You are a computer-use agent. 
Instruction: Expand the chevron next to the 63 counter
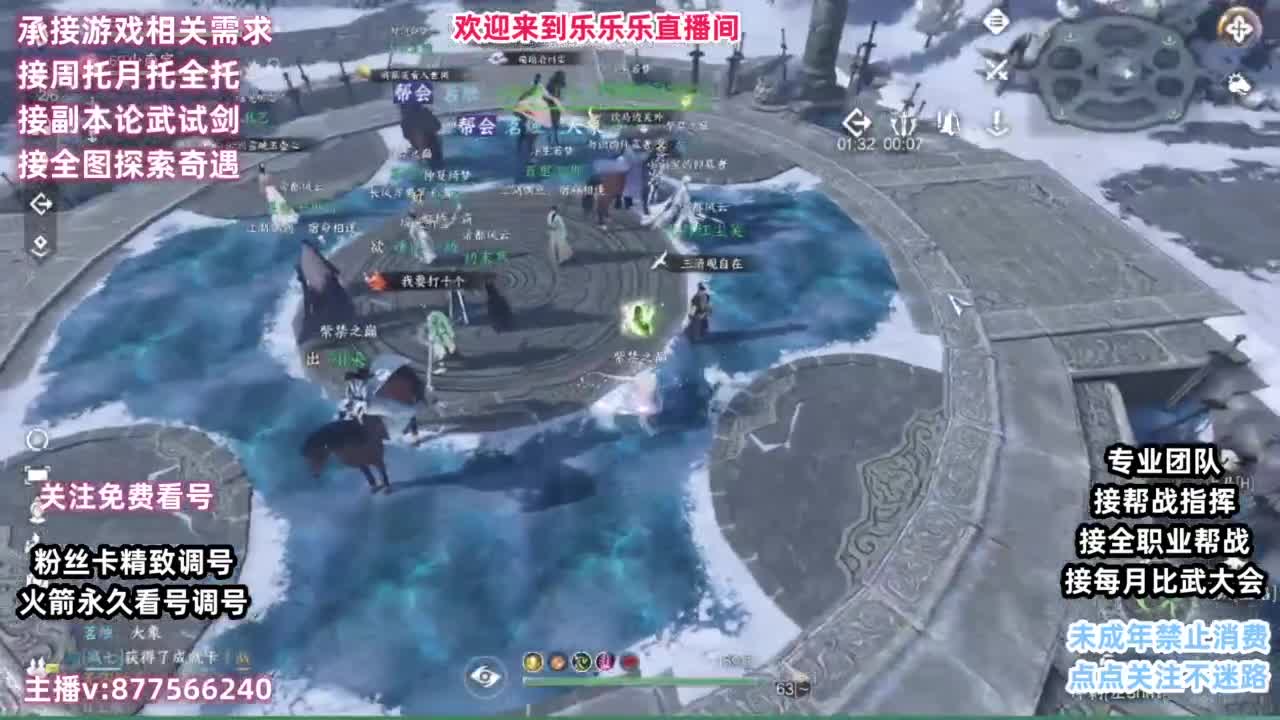coord(801,687)
